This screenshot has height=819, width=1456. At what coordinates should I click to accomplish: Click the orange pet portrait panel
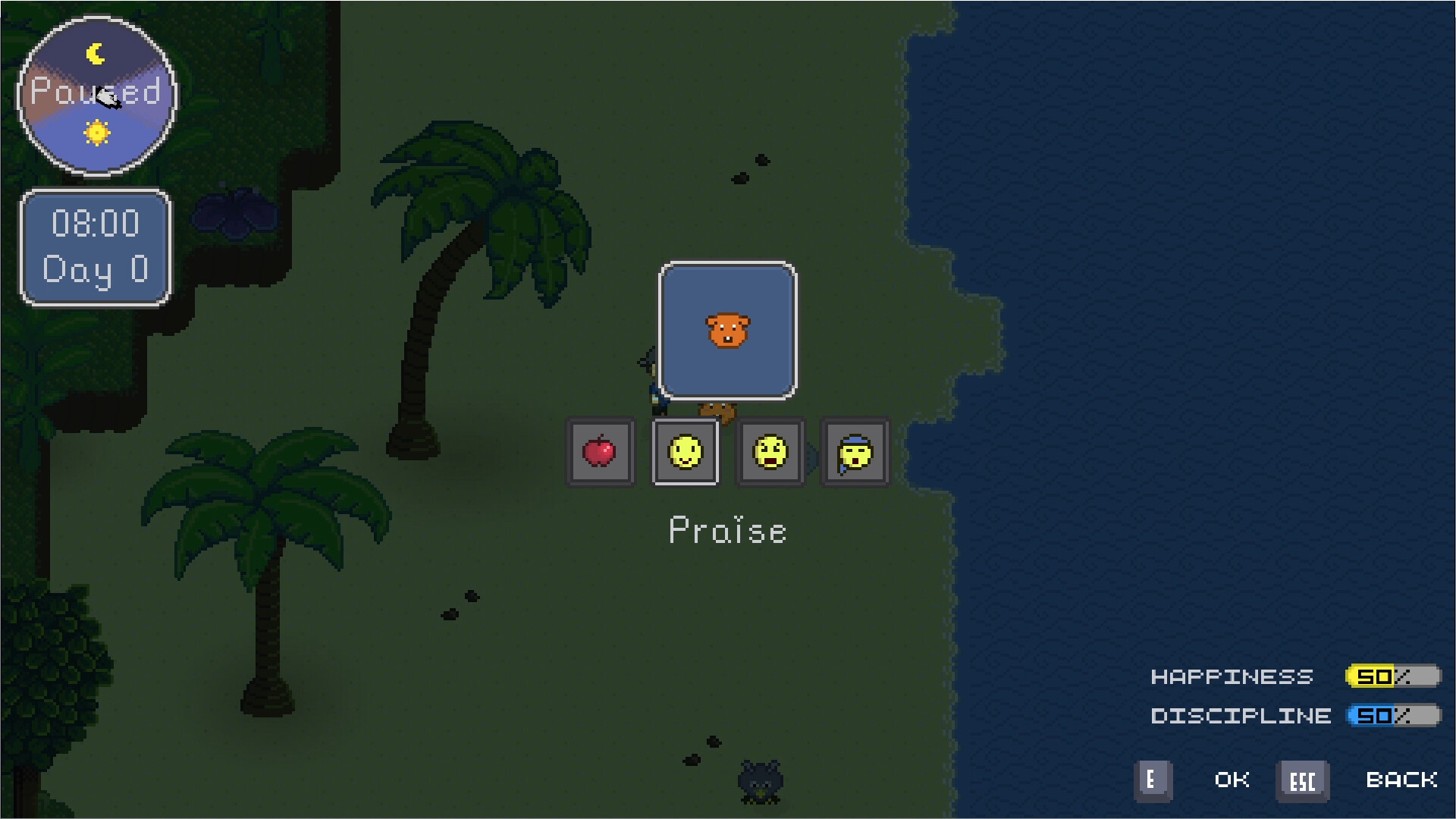point(726,329)
